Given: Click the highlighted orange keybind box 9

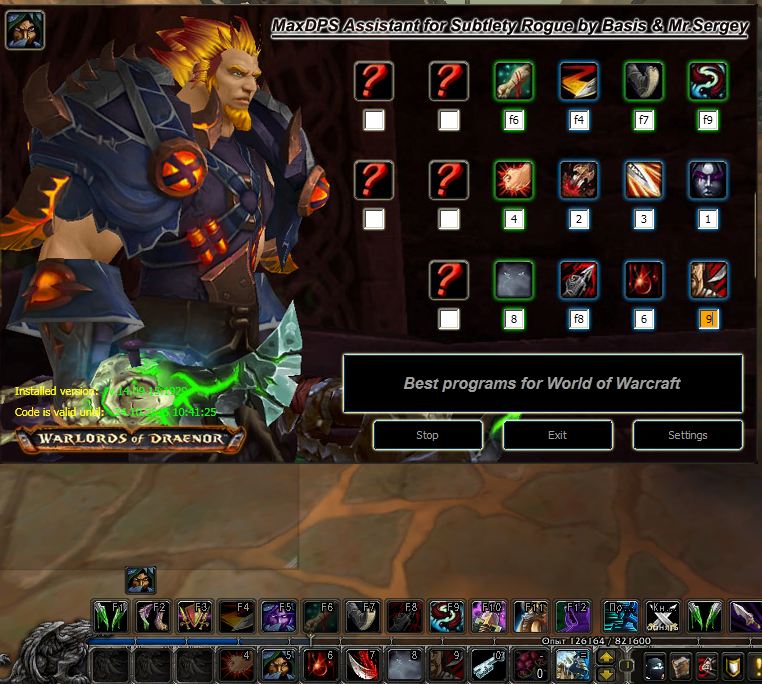Looking at the screenshot, I should coord(708,319).
